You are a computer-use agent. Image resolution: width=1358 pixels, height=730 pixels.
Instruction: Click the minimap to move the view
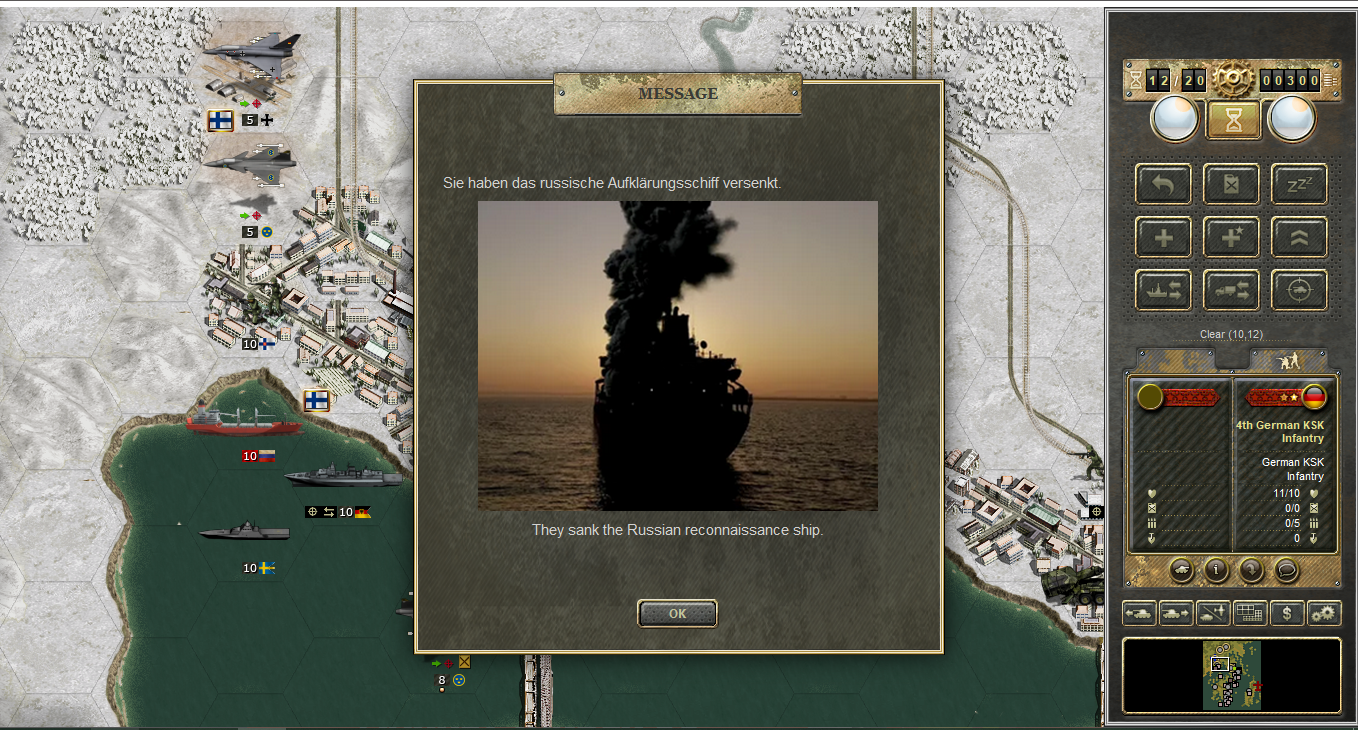pos(1232,675)
